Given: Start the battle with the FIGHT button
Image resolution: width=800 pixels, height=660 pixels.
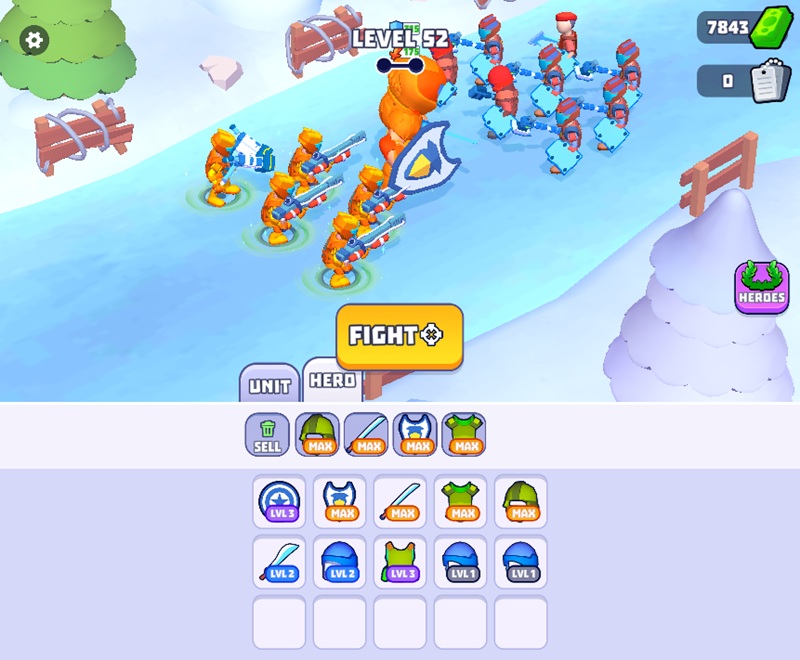Looking at the screenshot, I should 399,336.
